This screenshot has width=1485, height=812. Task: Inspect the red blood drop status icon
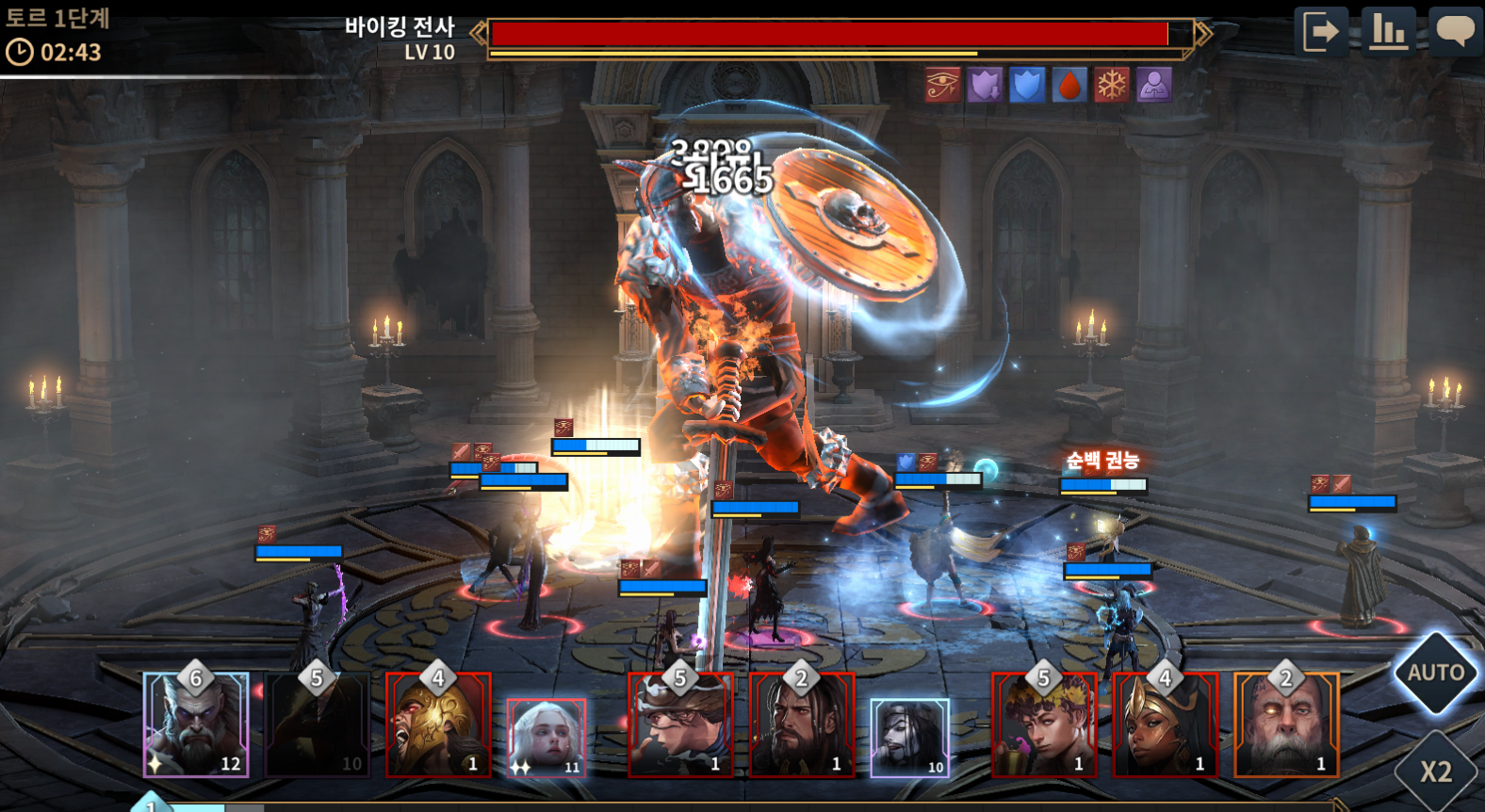click(x=1069, y=85)
